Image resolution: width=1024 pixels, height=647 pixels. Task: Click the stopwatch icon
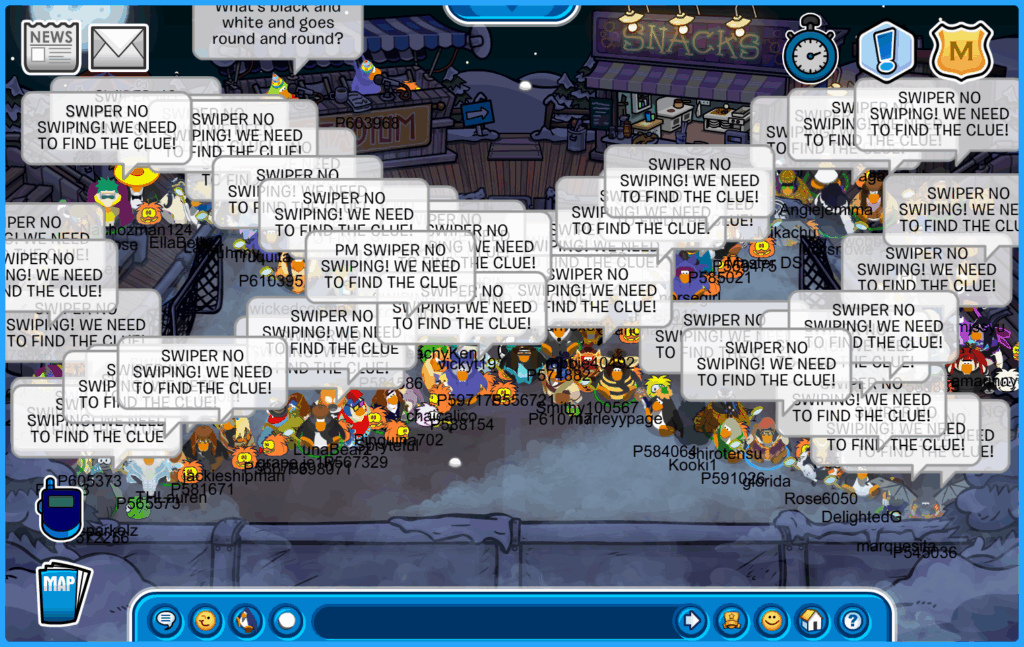(x=811, y=49)
